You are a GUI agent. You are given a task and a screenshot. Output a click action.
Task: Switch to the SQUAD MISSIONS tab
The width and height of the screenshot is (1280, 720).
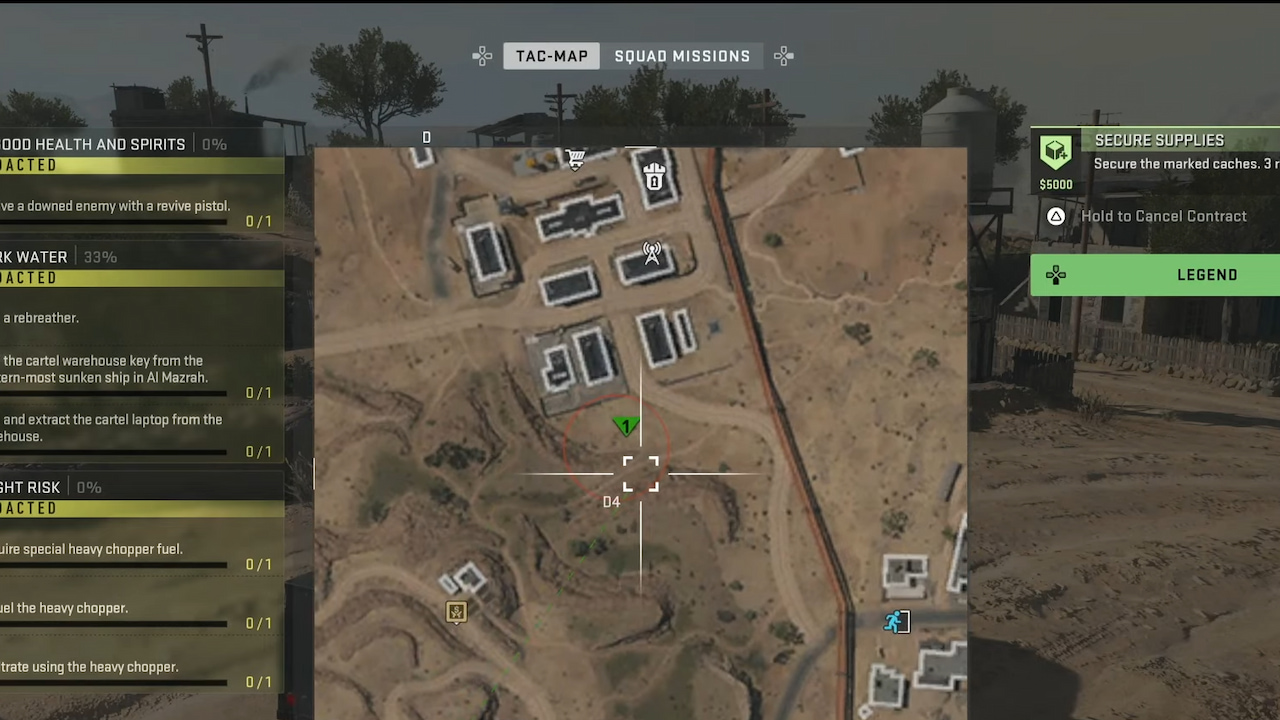click(x=682, y=56)
